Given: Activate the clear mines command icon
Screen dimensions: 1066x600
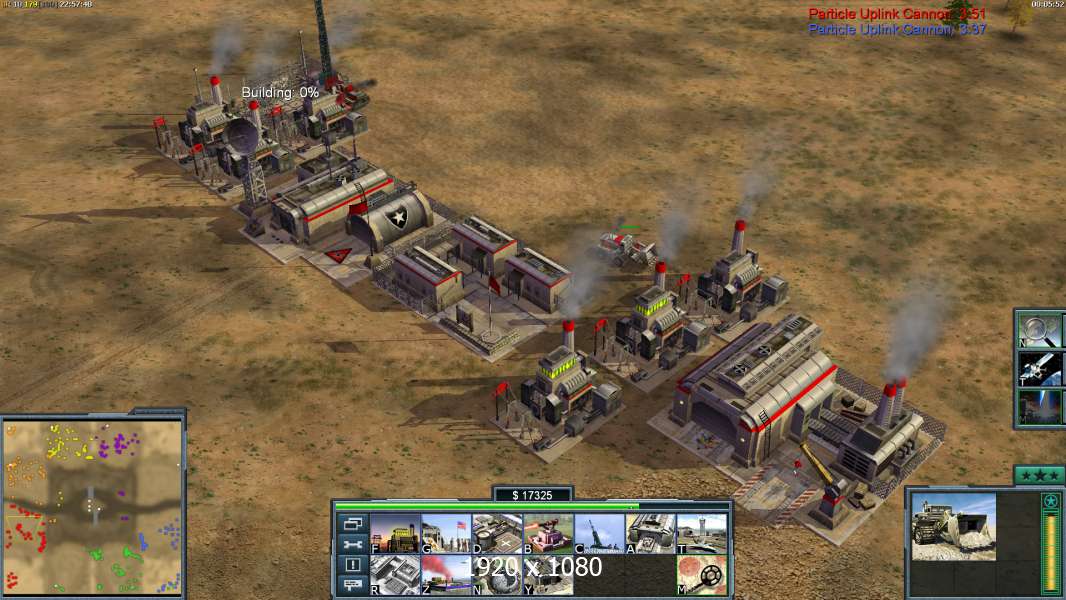Looking at the screenshot, I should (701, 575).
